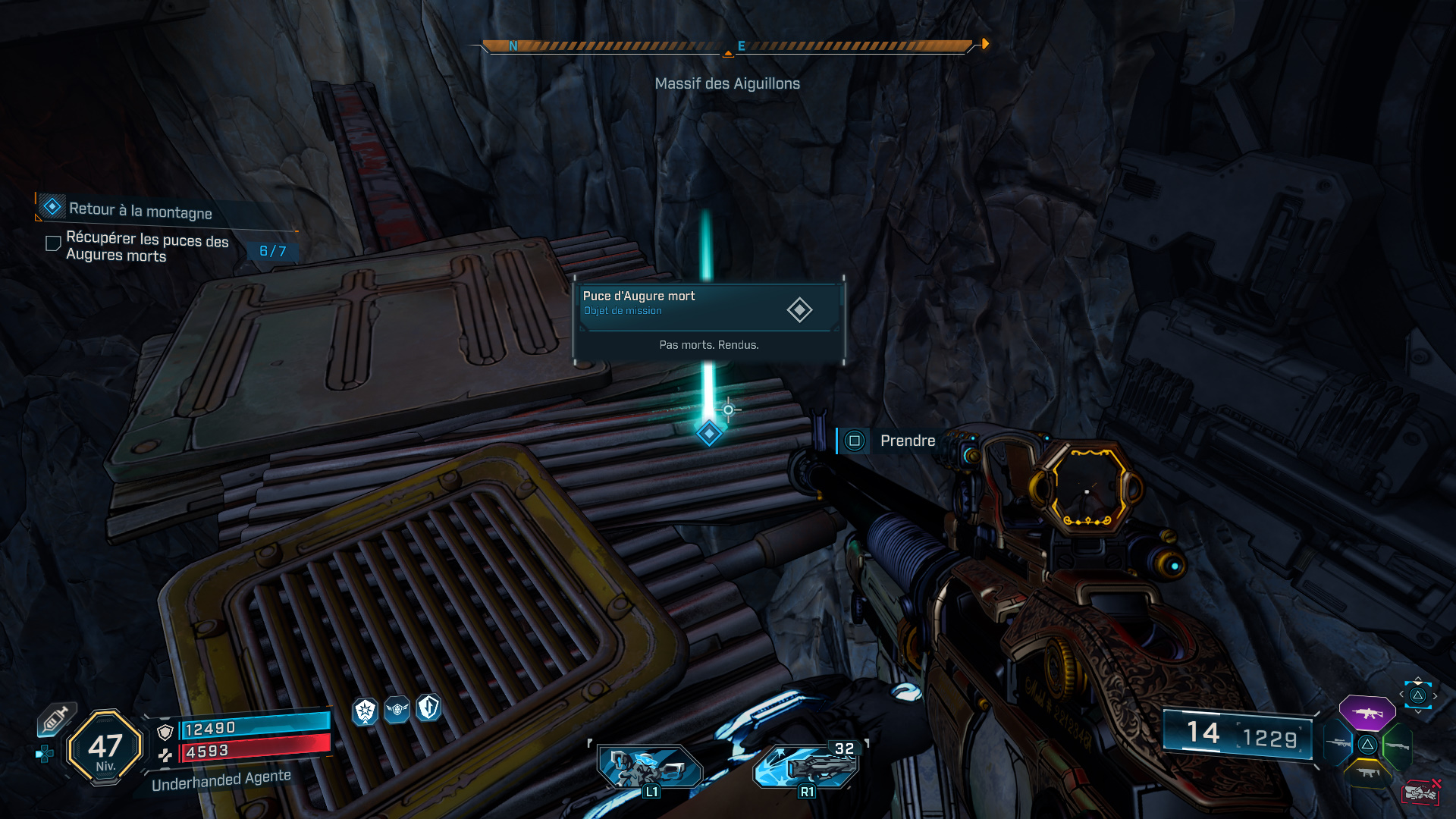Select the purple assault rifle weapon slot
1456x819 pixels.
click(1367, 713)
